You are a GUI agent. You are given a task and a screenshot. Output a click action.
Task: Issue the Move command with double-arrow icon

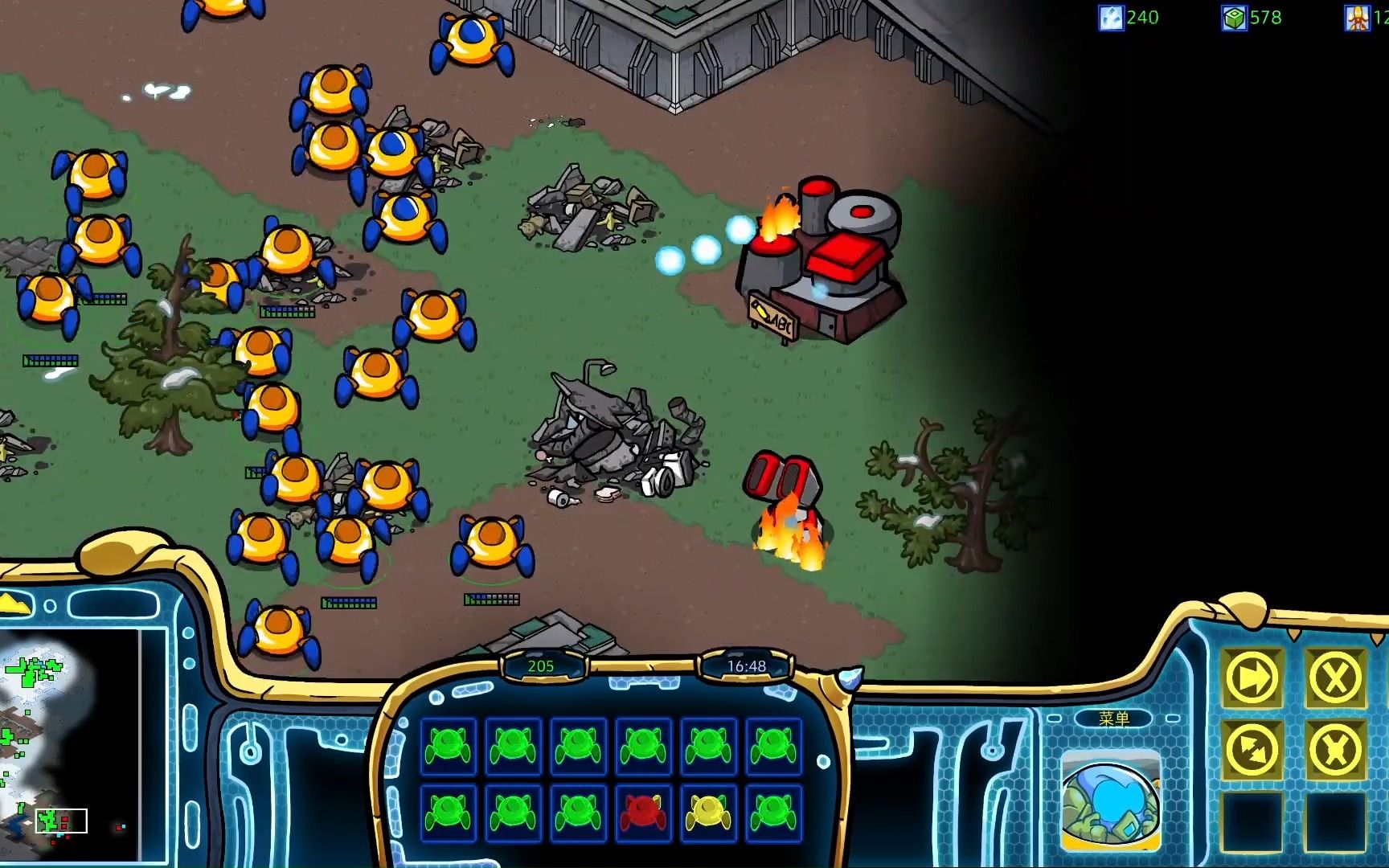tap(1252, 679)
